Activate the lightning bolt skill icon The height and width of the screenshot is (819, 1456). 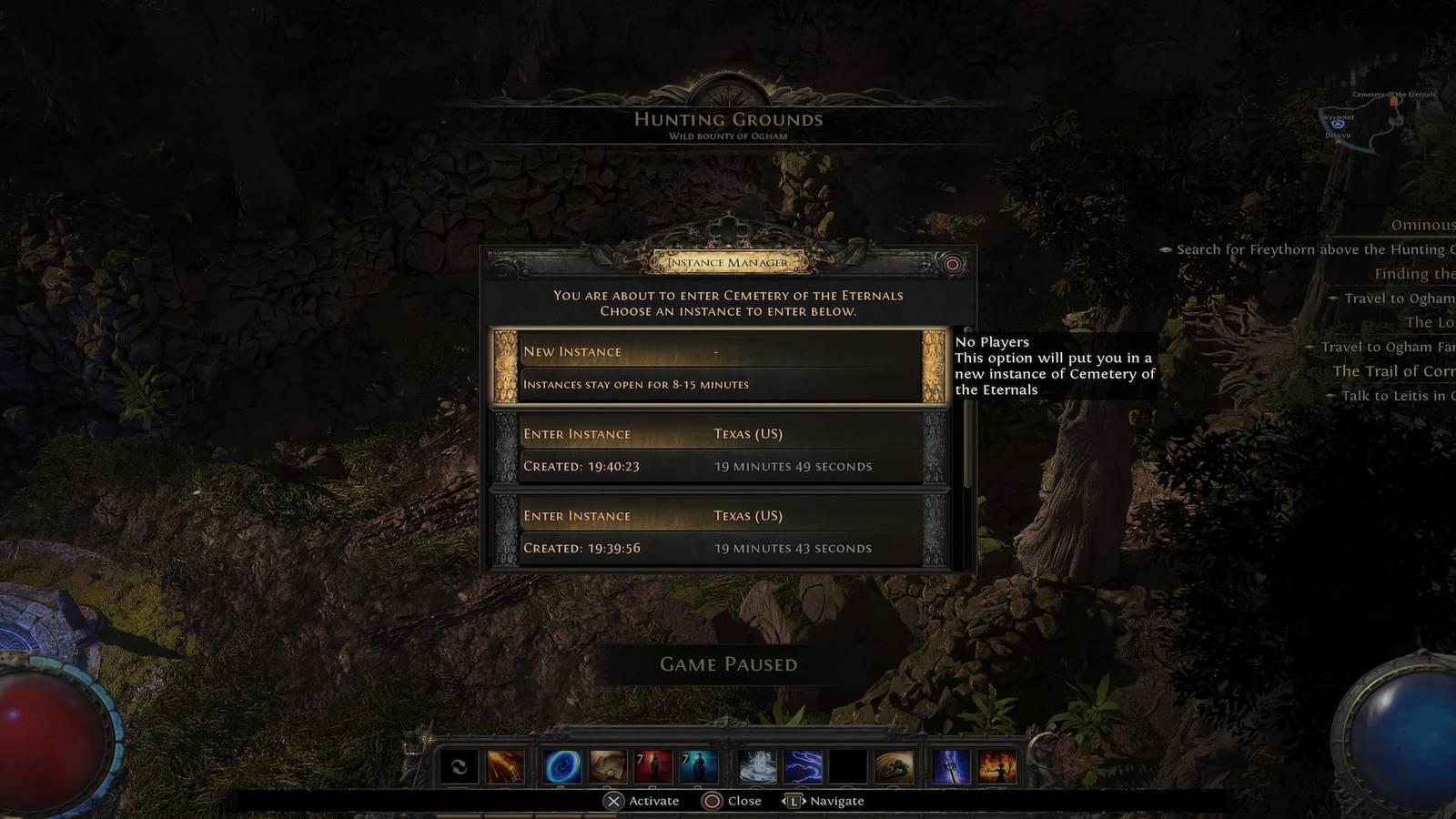(804, 767)
